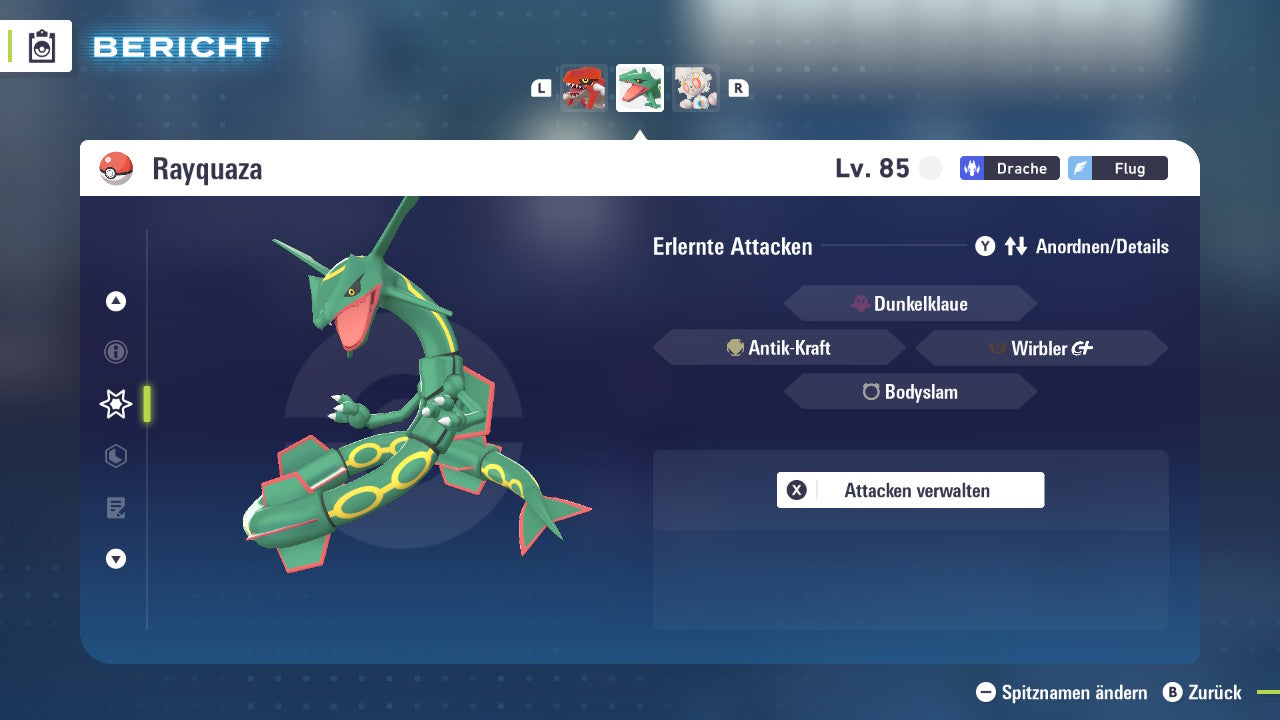Select the Antik-Kraft move
The width and height of the screenshot is (1280, 720).
(x=779, y=347)
